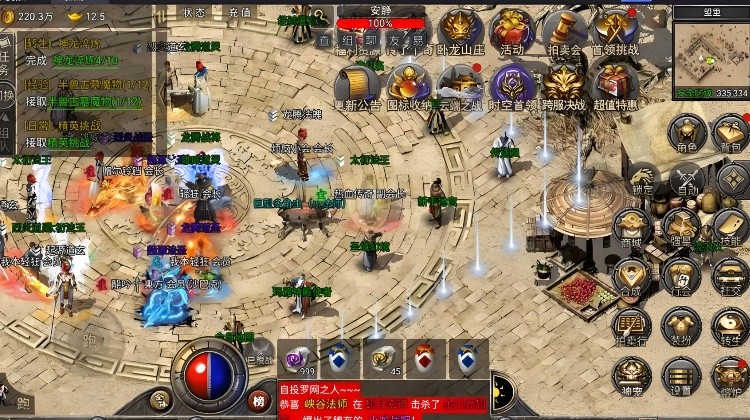750x420 pixels.
Task: Enter 跨服决战 cross-server battle
Action: [x=564, y=82]
